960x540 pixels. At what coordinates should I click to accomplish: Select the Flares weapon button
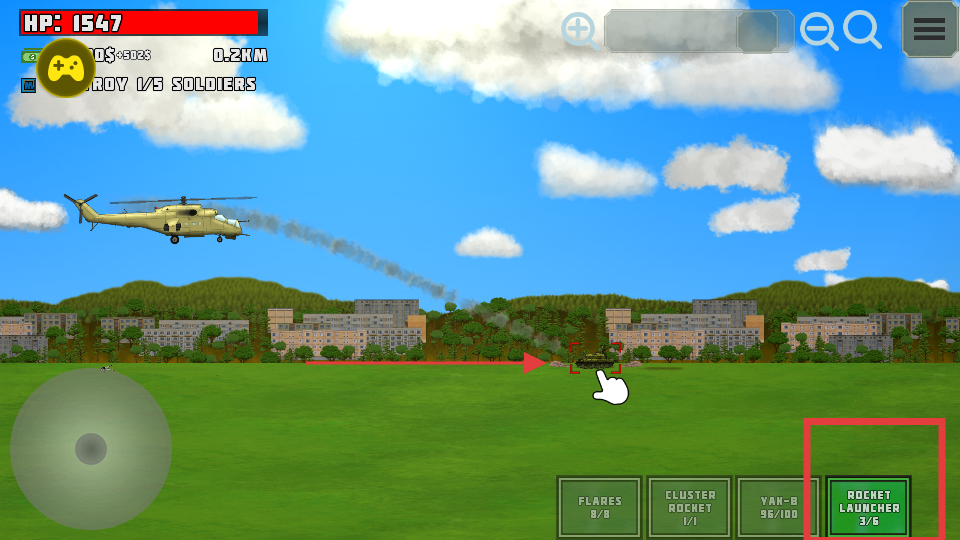tap(599, 507)
